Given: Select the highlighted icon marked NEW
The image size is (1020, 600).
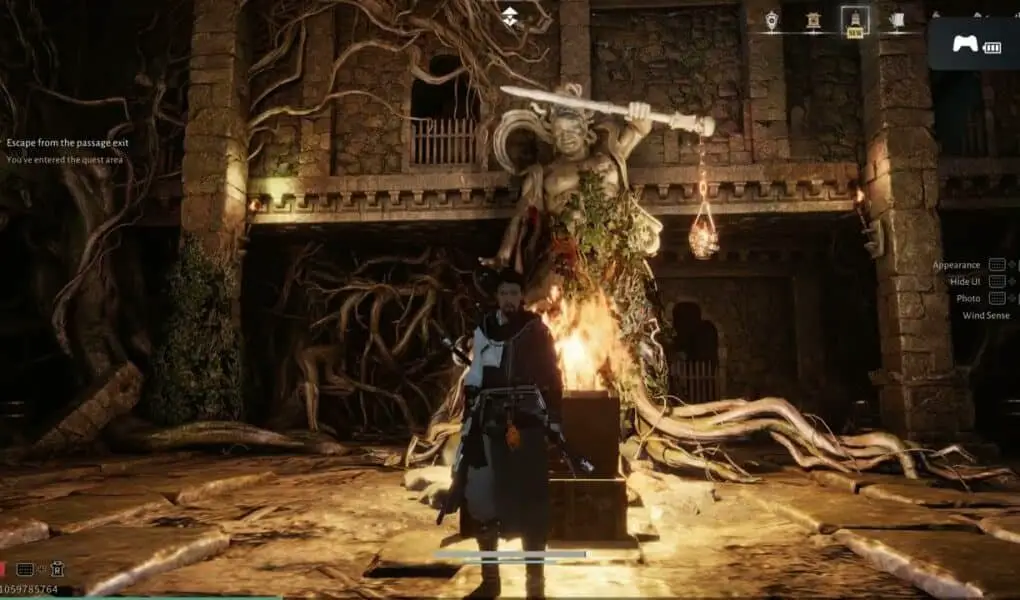Looking at the screenshot, I should click(x=855, y=20).
